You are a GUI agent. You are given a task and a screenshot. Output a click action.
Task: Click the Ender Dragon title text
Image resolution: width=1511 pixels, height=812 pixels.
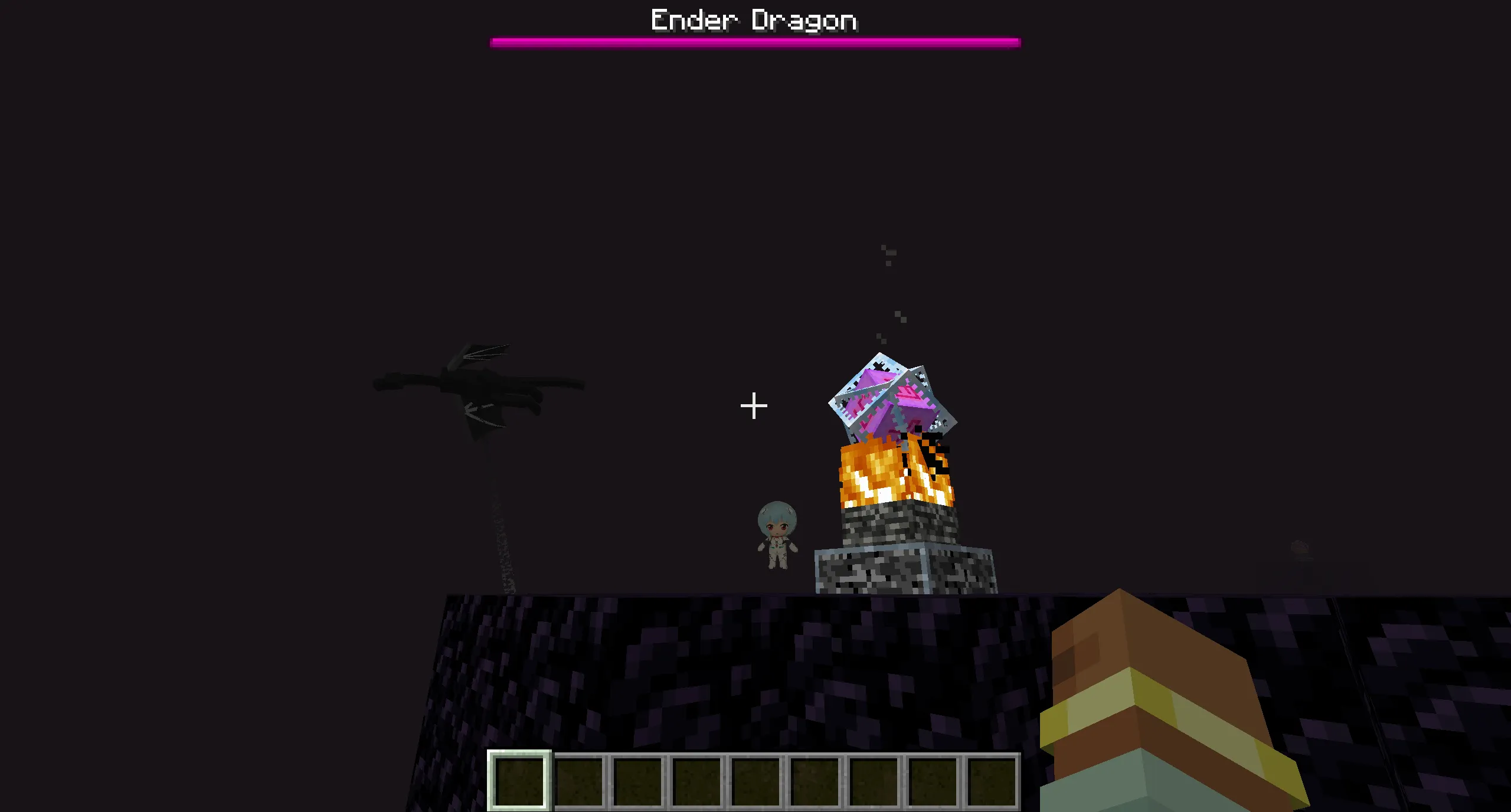click(x=754, y=19)
